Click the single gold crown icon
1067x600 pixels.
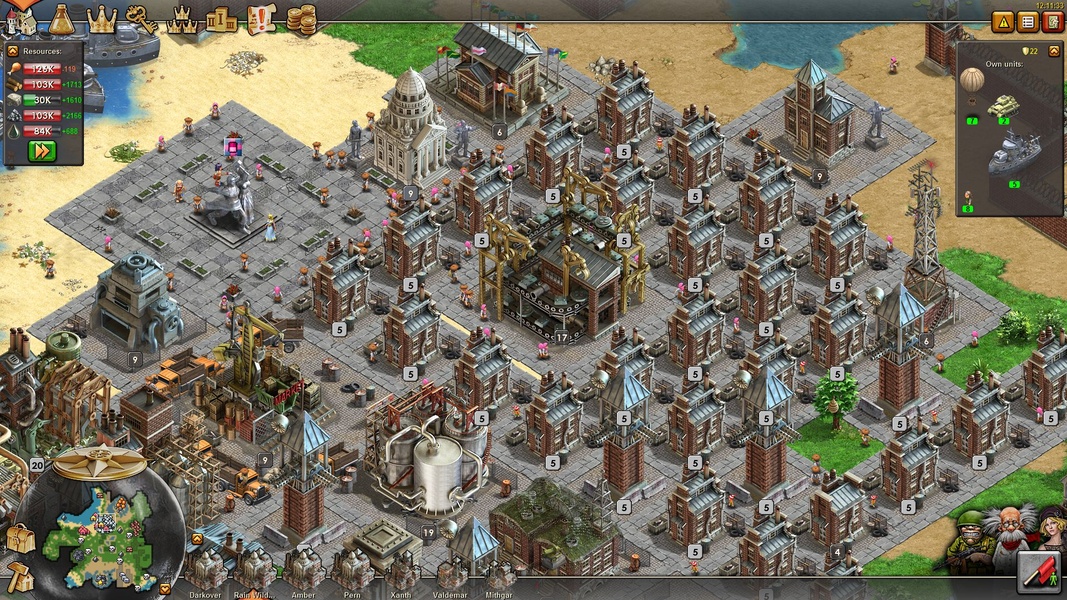pos(101,17)
